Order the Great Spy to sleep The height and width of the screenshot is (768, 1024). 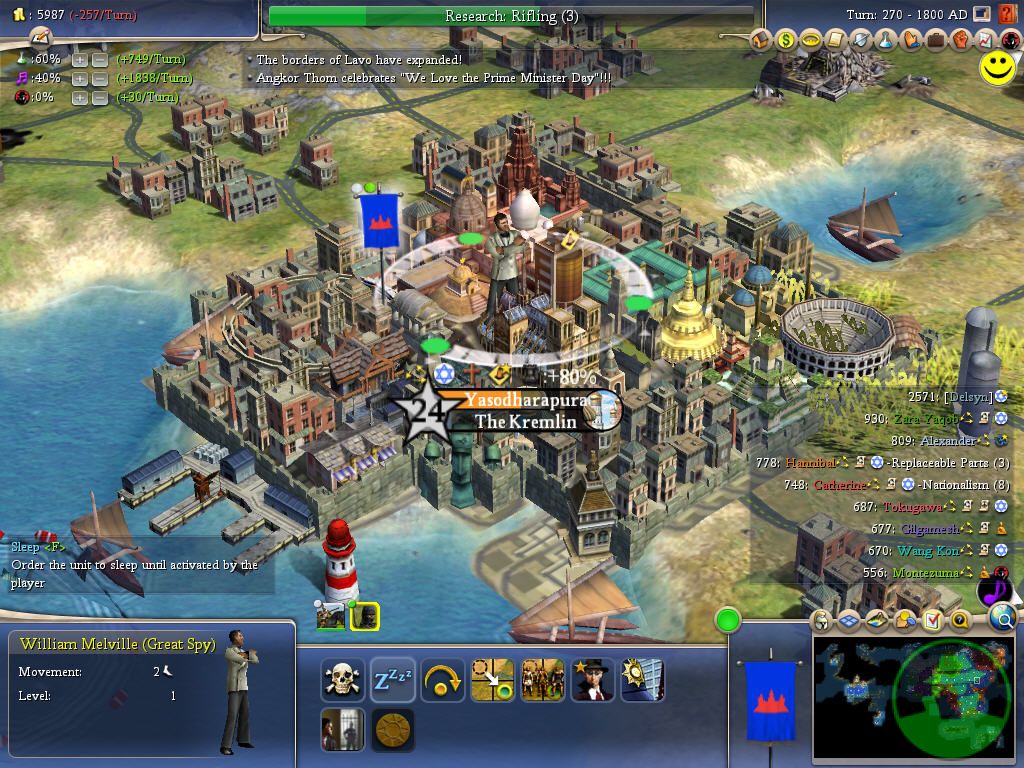[x=393, y=679]
